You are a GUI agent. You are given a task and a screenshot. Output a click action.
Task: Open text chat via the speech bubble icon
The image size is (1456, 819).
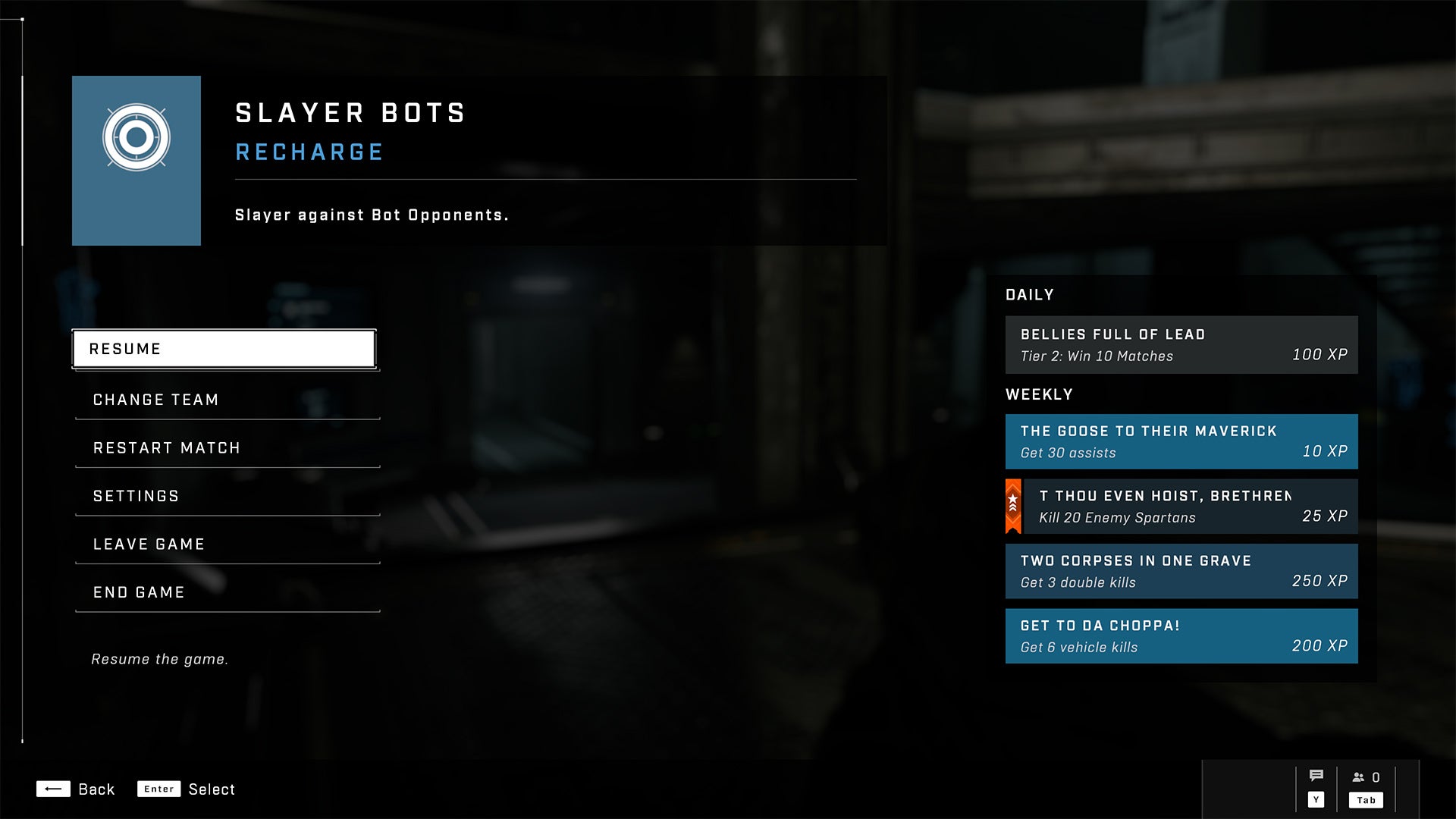[x=1316, y=776]
